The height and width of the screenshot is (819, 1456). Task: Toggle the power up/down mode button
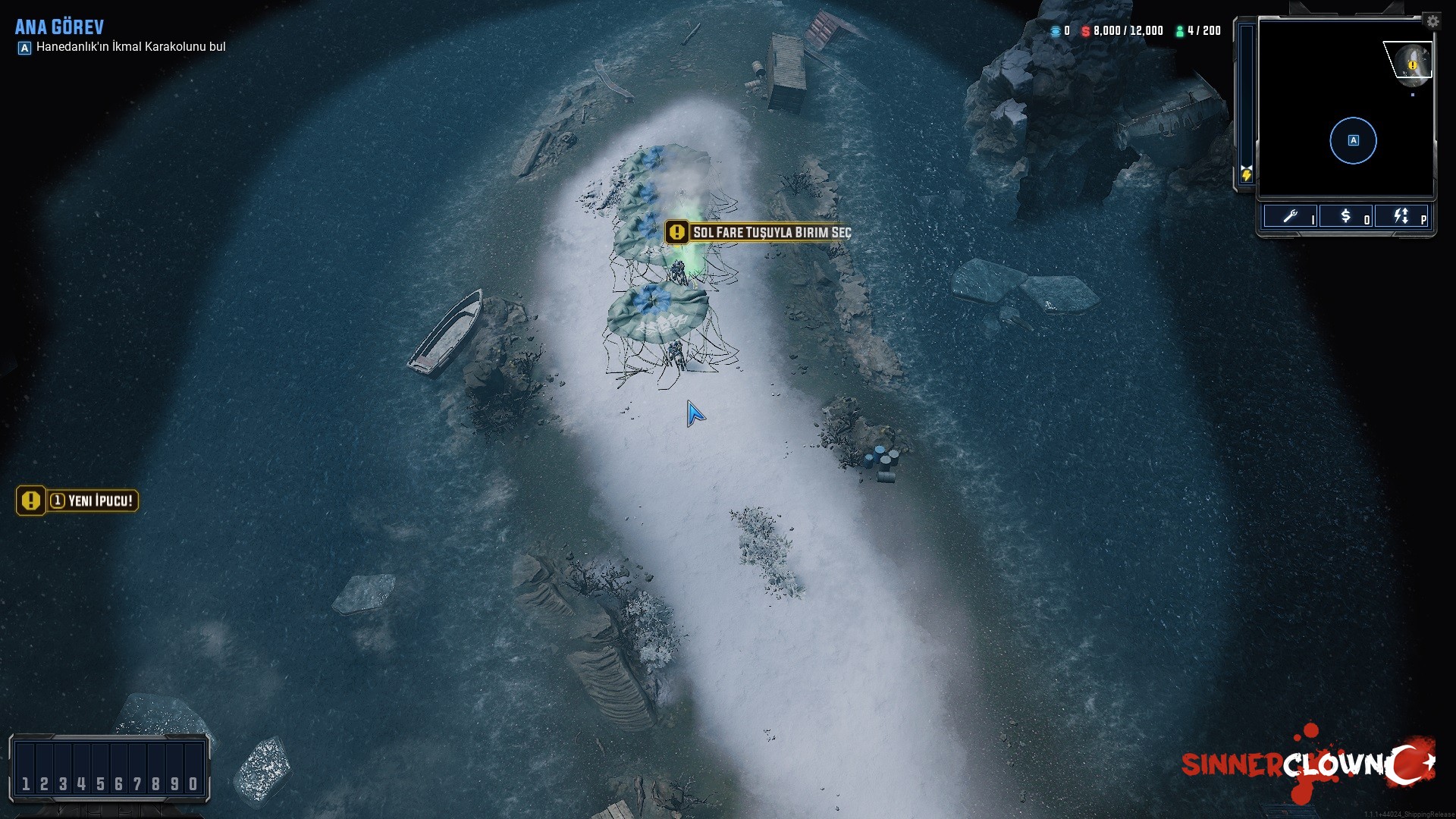pyautogui.click(x=1401, y=217)
